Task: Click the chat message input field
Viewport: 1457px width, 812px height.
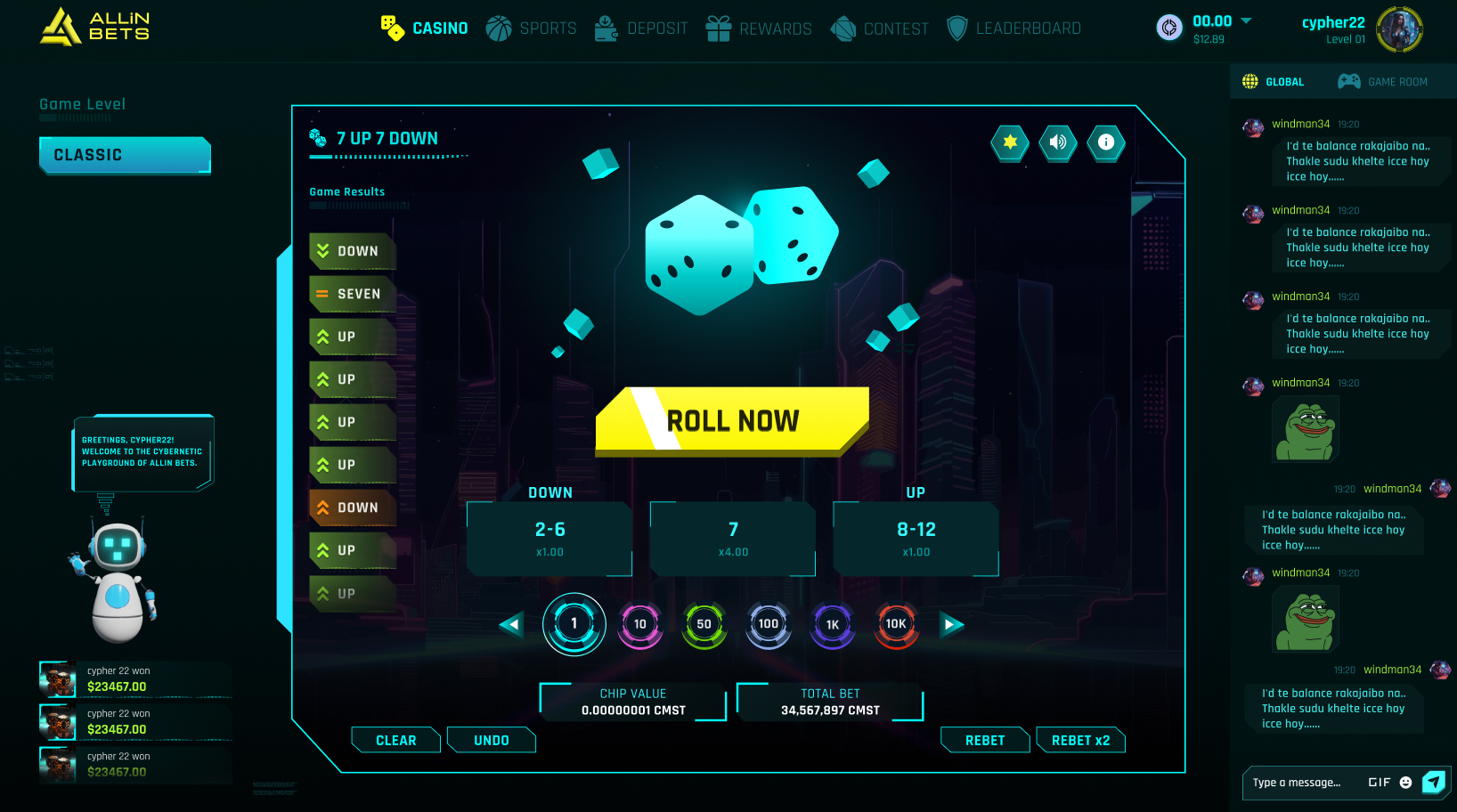Action: [1303, 783]
